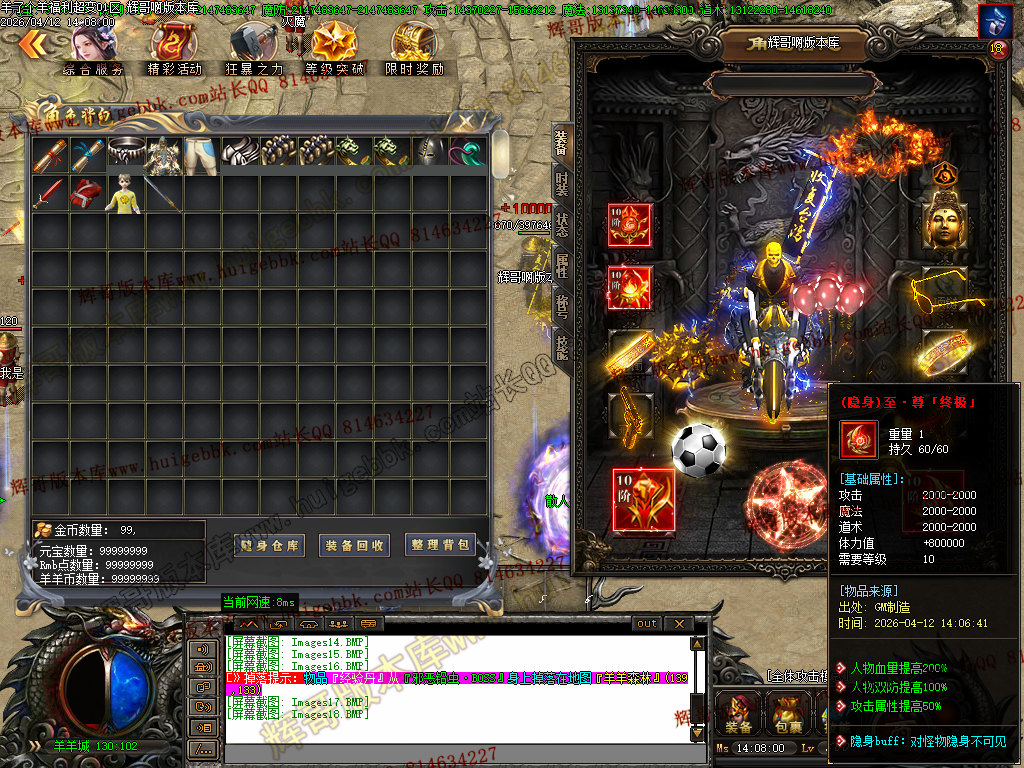Open the 精彩活动 events icon
Image resolution: width=1024 pixels, height=768 pixels.
click(x=174, y=48)
